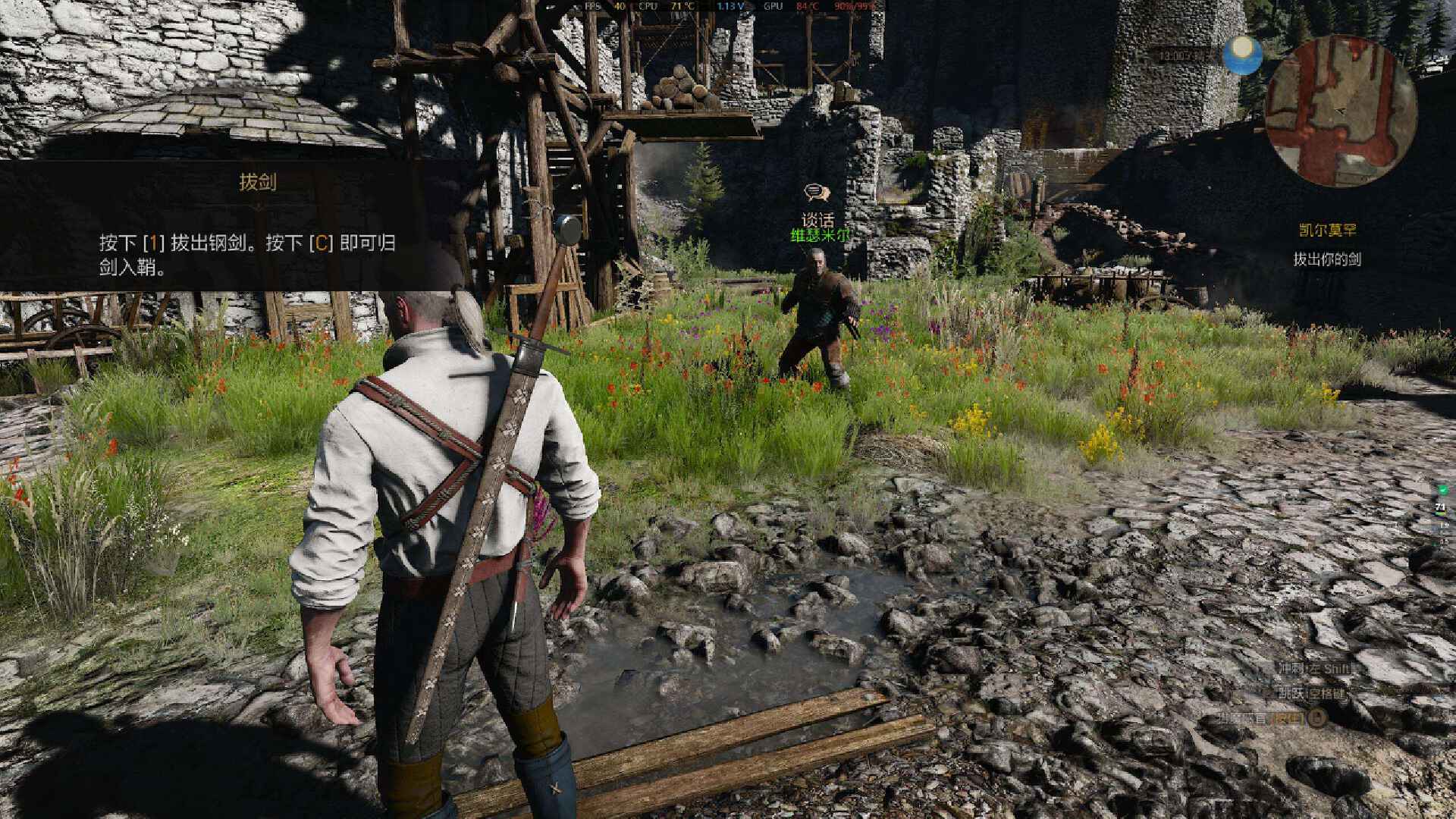Viewport: 1456px width, 819px height.
Task: Click the 拔出你的剑 quest objective
Action: coord(1326,259)
